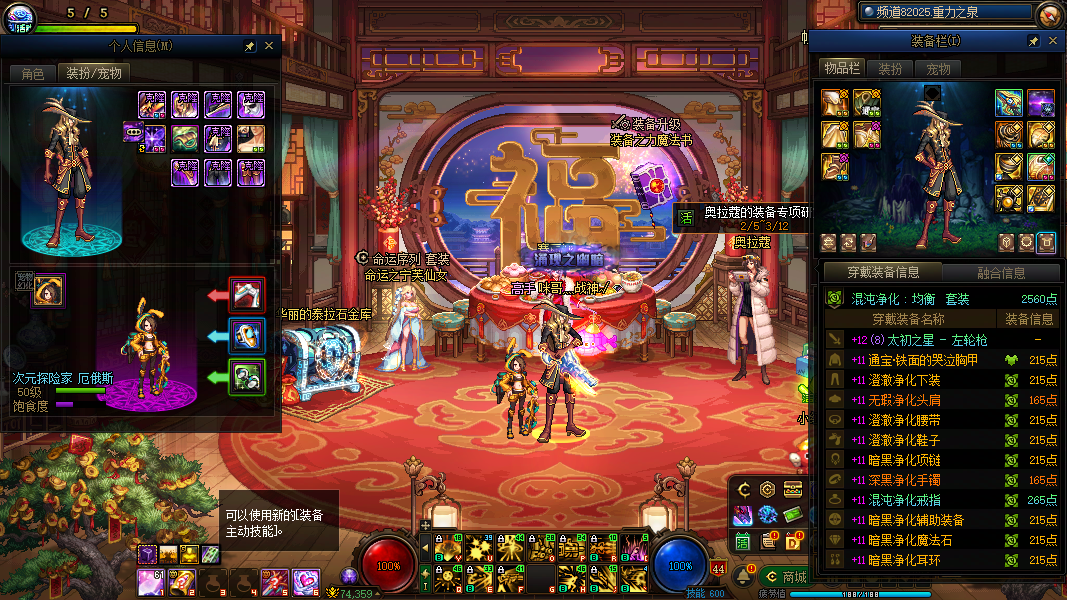Open the notification bell icon
1067x600 pixels.
(x=743, y=577)
